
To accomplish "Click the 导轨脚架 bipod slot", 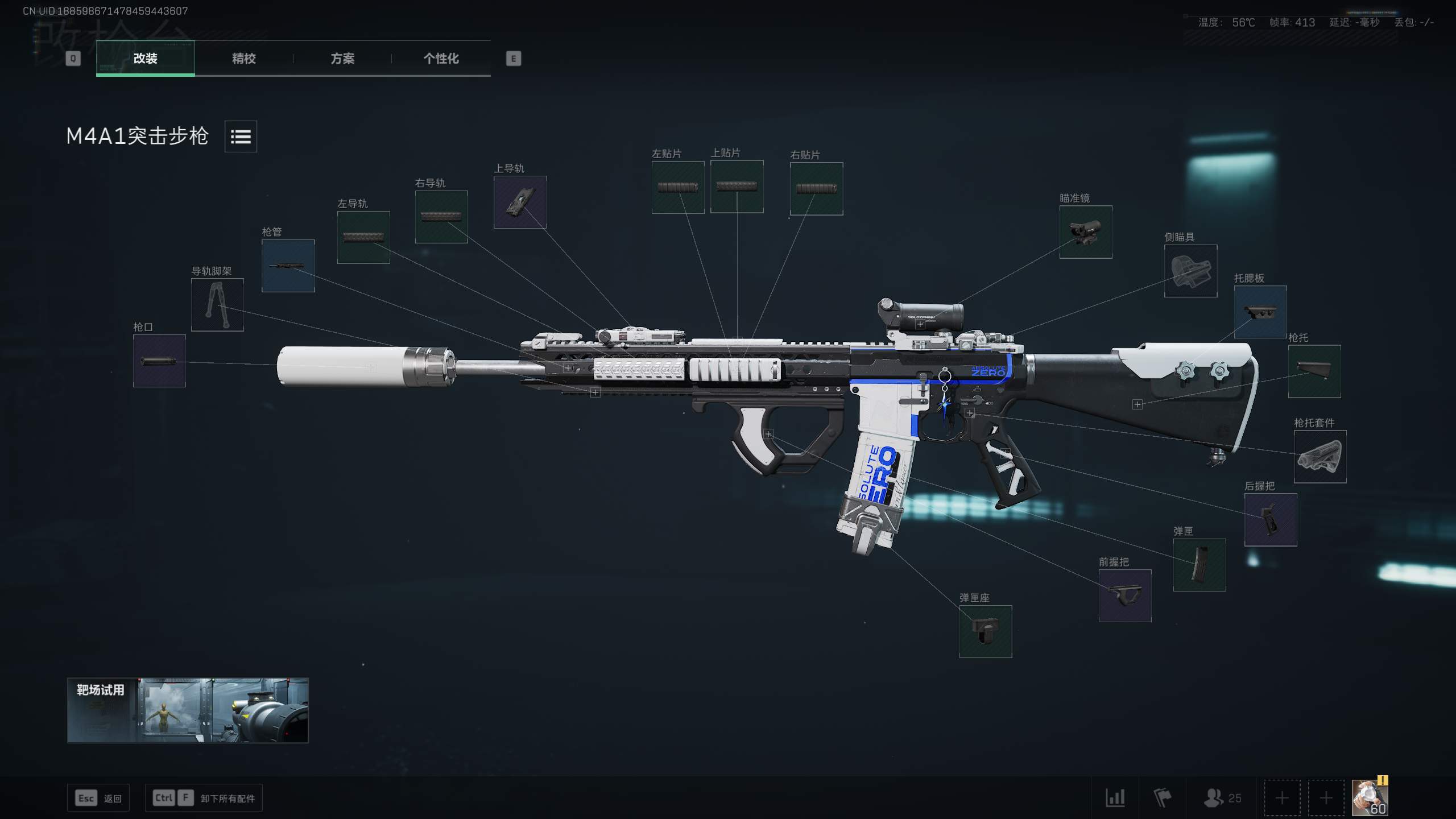I will [x=218, y=304].
